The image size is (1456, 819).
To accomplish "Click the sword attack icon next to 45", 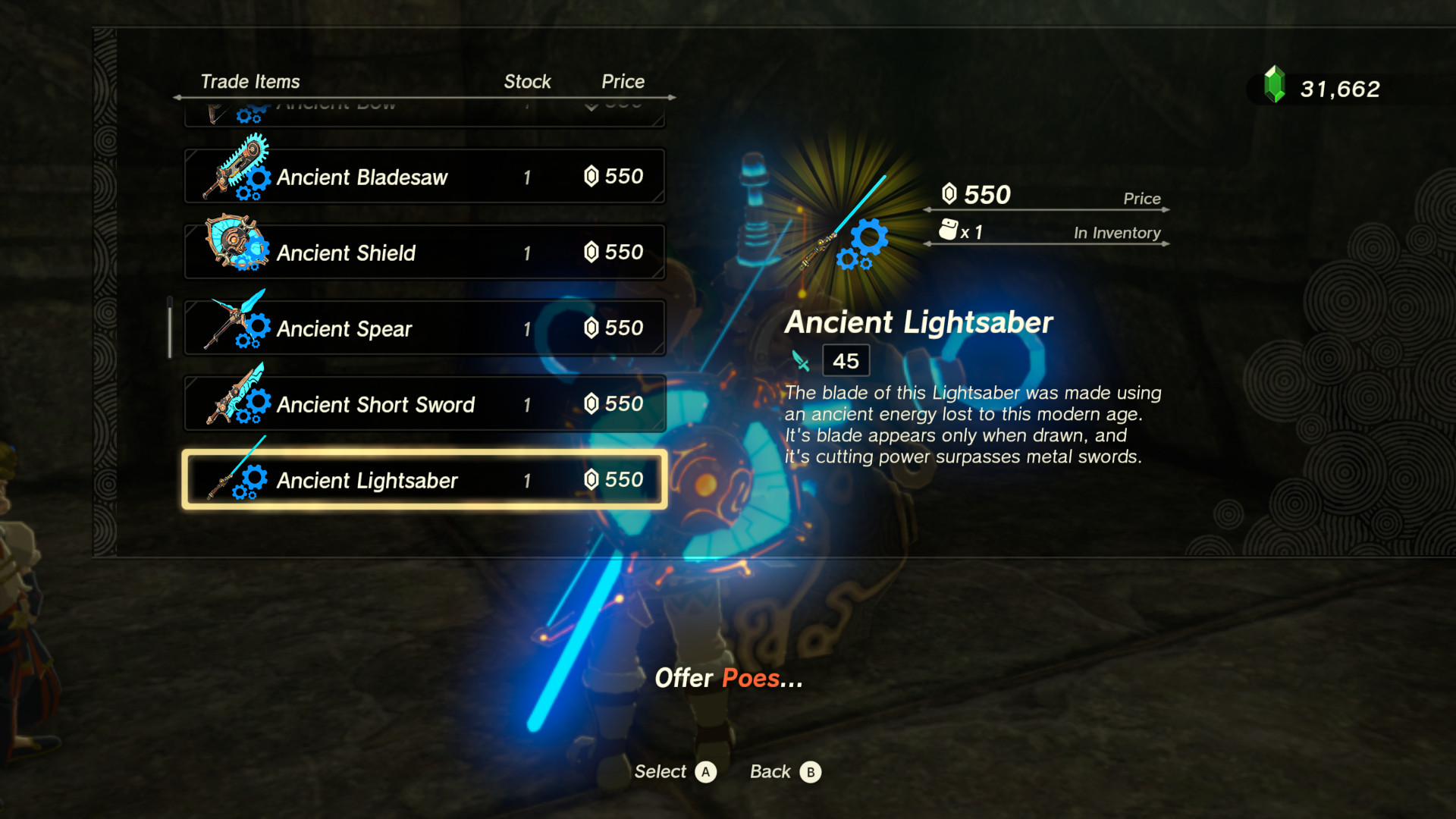I will click(x=802, y=359).
